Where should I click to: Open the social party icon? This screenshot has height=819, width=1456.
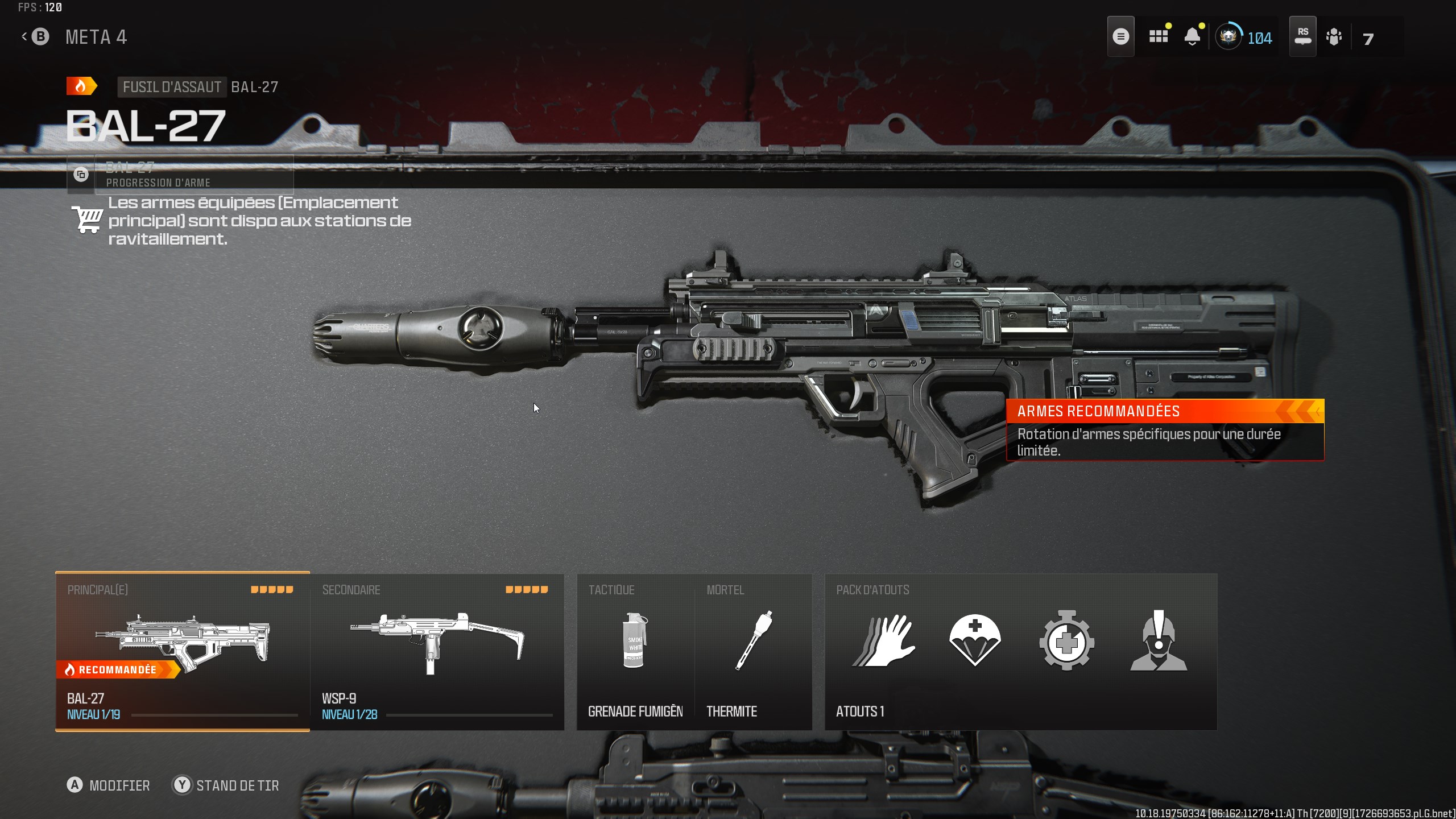1334,38
